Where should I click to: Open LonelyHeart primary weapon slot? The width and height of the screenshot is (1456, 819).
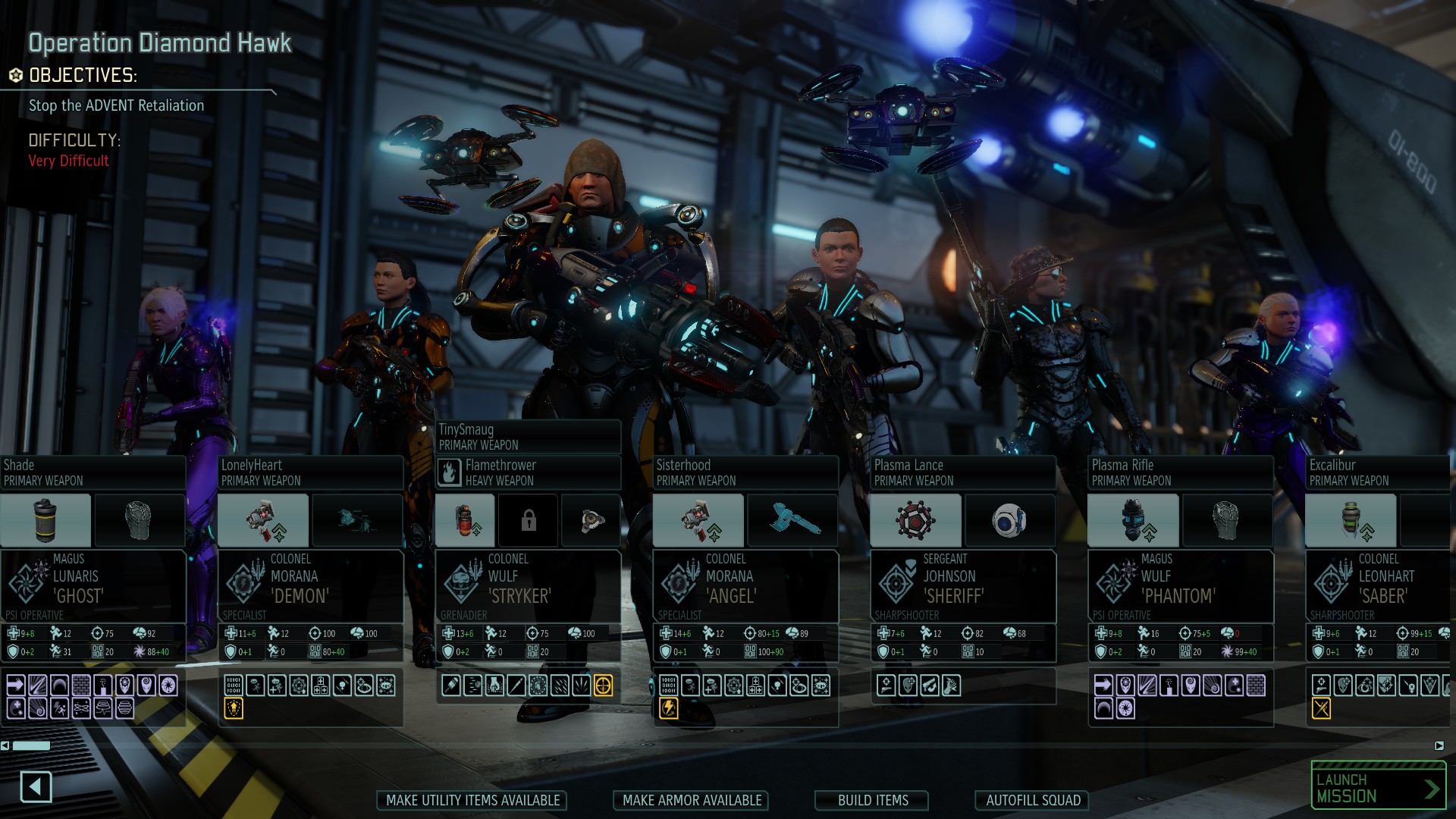point(310,472)
